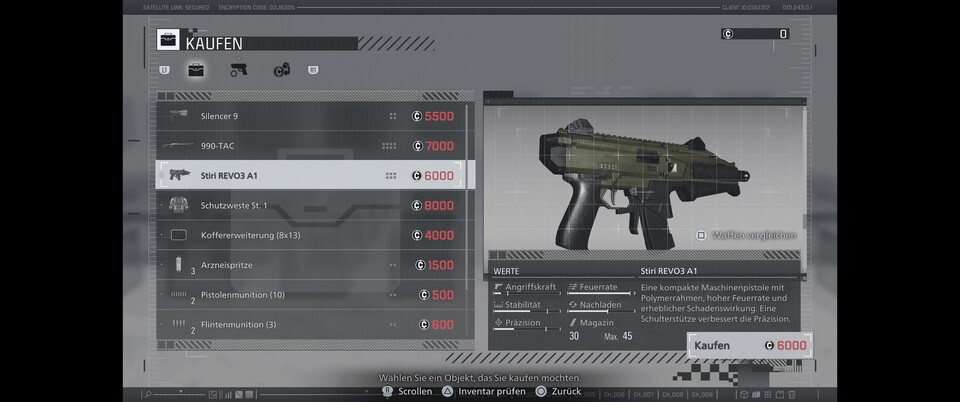Viewport: 960px width, 402px height.
Task: Confirm purchase with the Kaufen button
Action: coord(748,346)
